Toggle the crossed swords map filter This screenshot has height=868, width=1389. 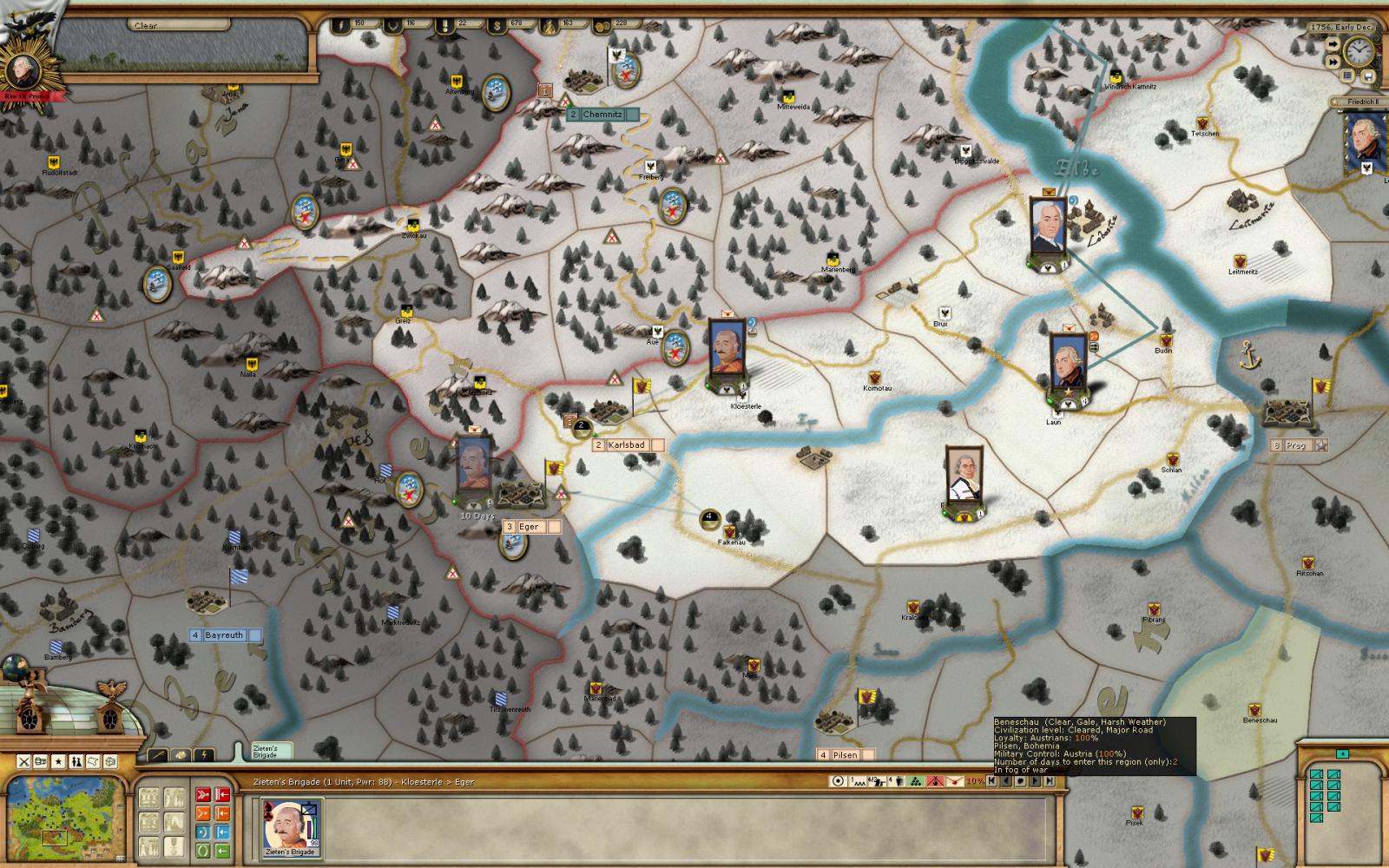[x=24, y=761]
